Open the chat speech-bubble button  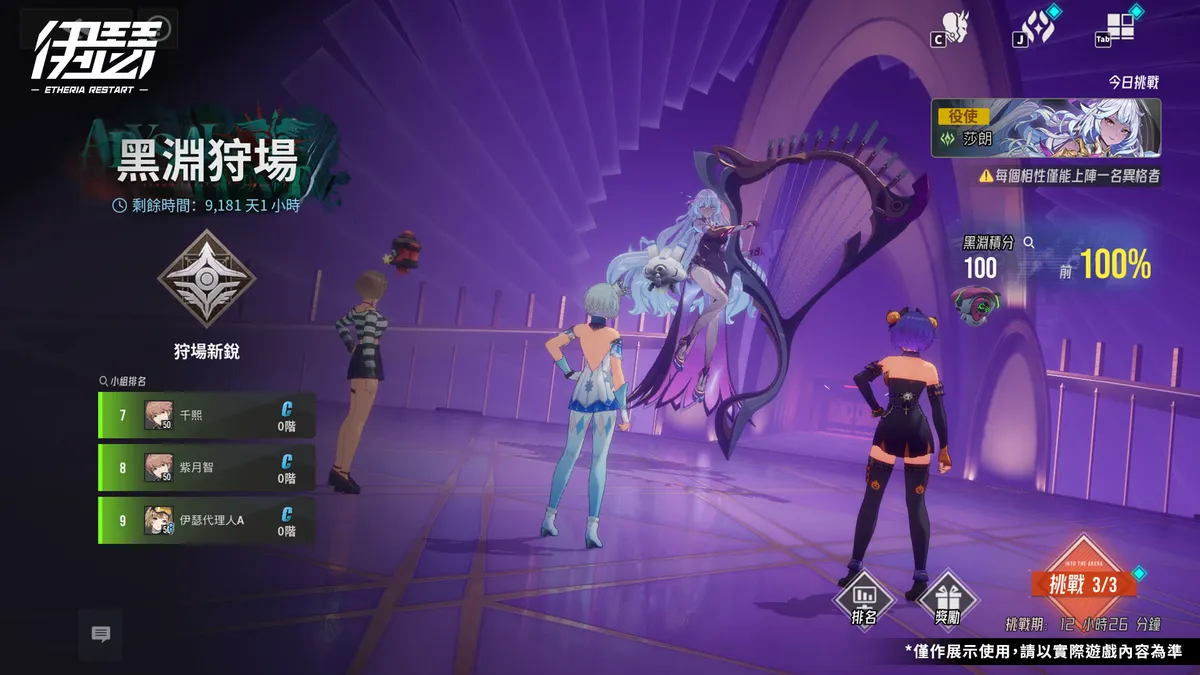[x=100, y=634]
